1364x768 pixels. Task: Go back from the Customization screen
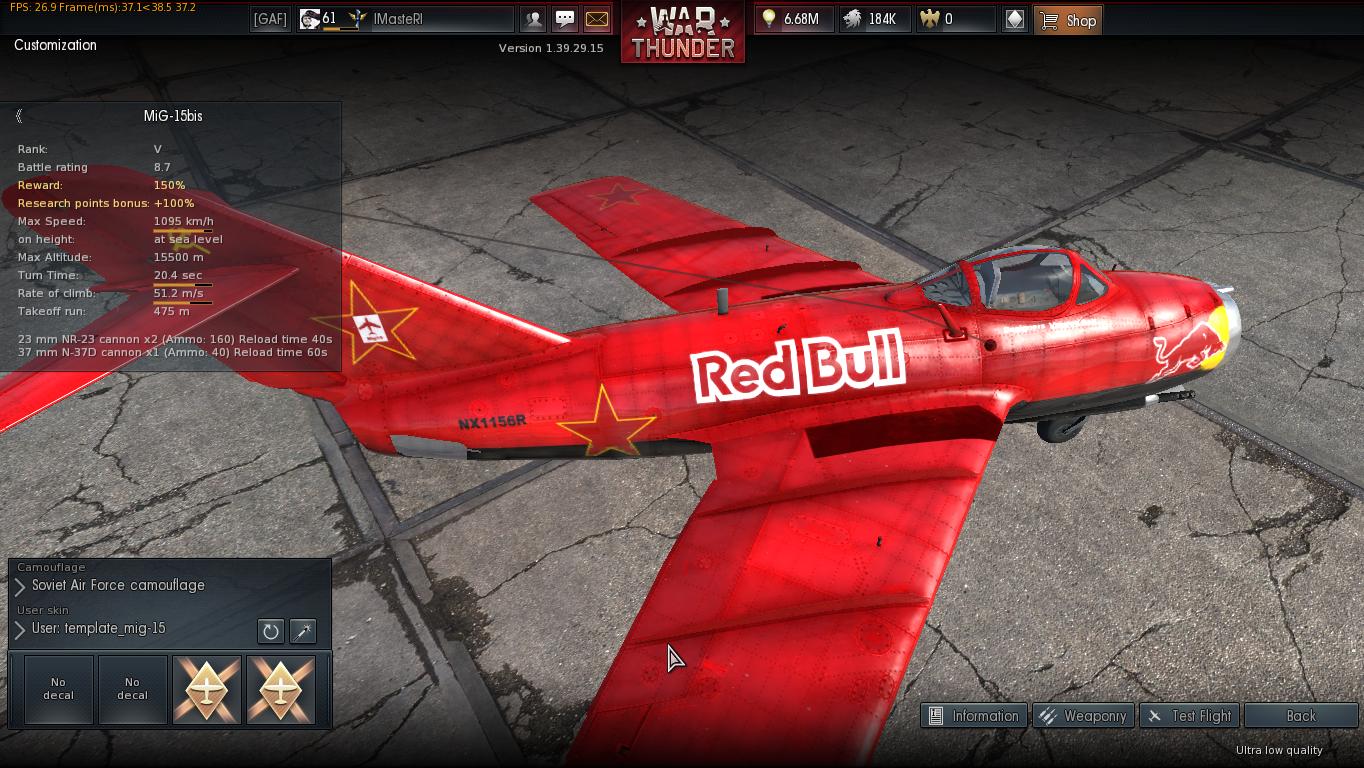(x=1300, y=716)
